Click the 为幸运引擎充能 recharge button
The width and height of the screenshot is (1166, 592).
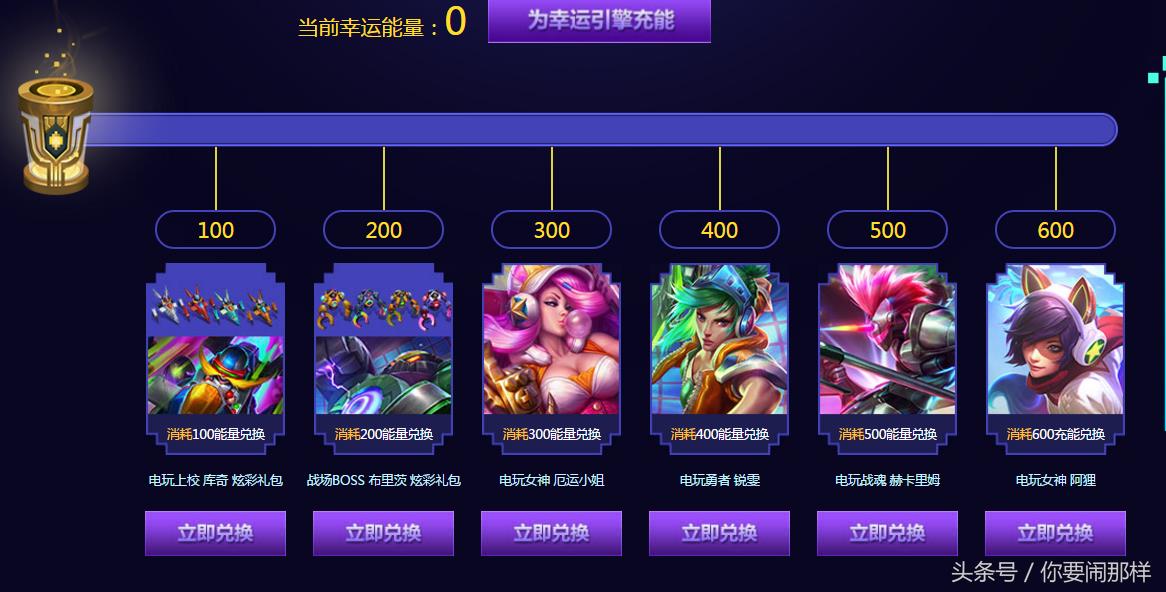(x=599, y=20)
